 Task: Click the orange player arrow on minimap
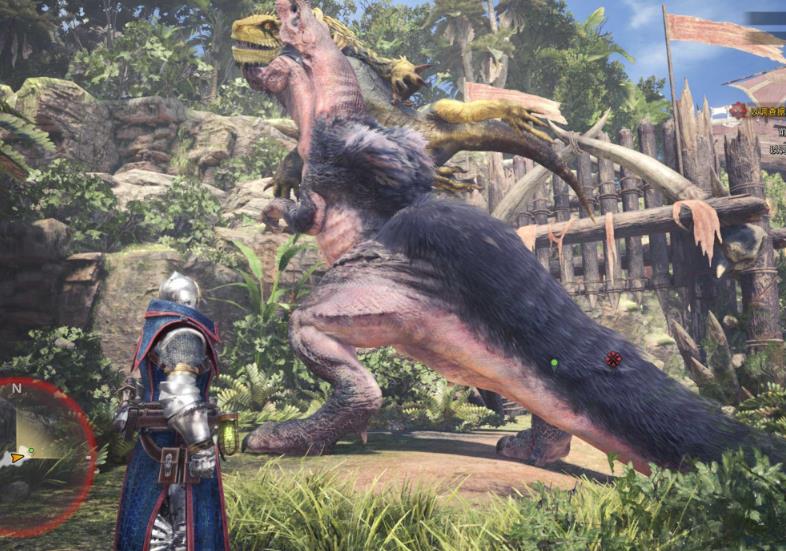coord(15,459)
